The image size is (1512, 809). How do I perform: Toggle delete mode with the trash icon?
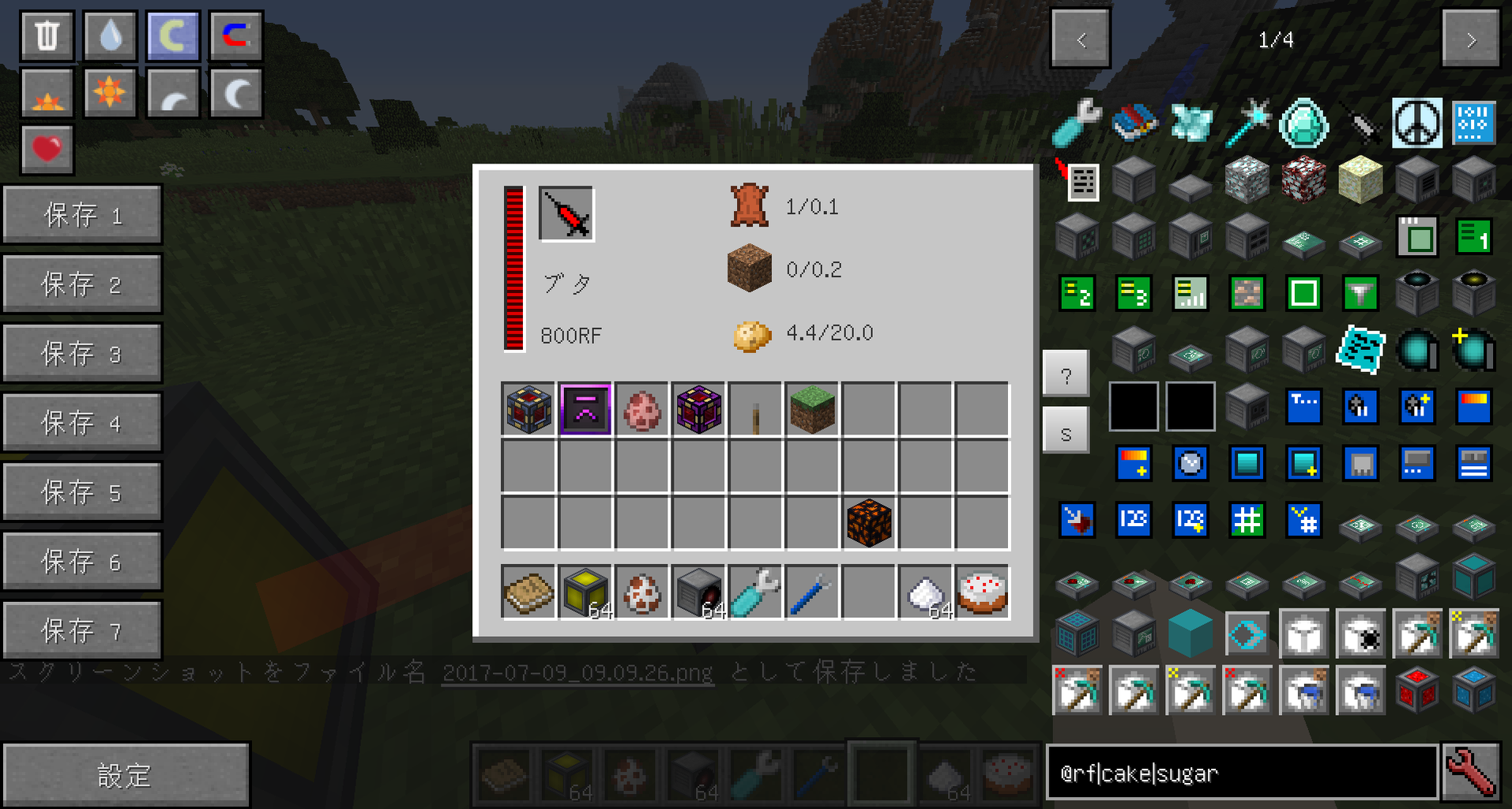(46, 35)
